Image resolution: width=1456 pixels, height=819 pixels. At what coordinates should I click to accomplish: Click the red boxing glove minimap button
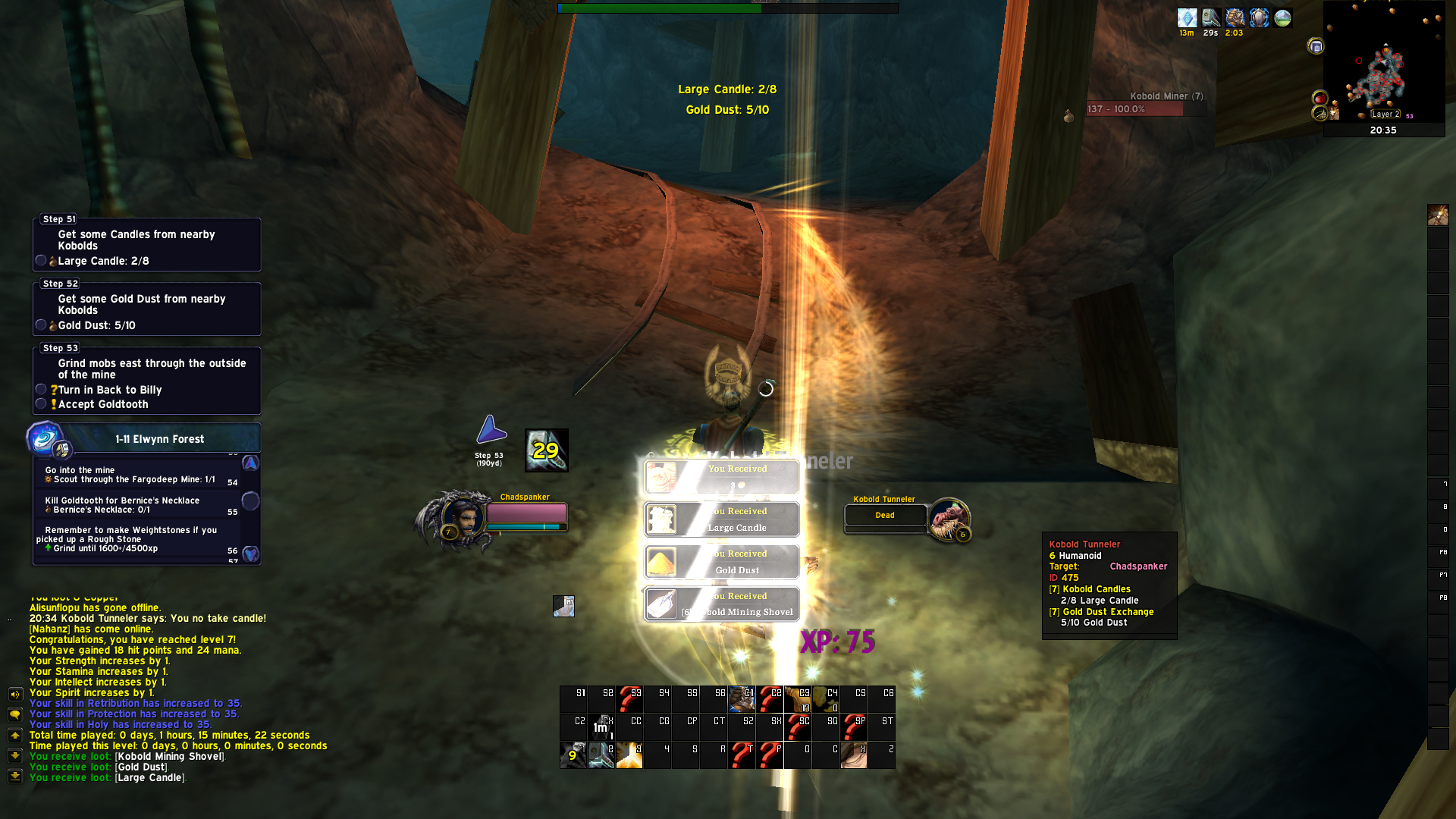pyautogui.click(x=1319, y=98)
